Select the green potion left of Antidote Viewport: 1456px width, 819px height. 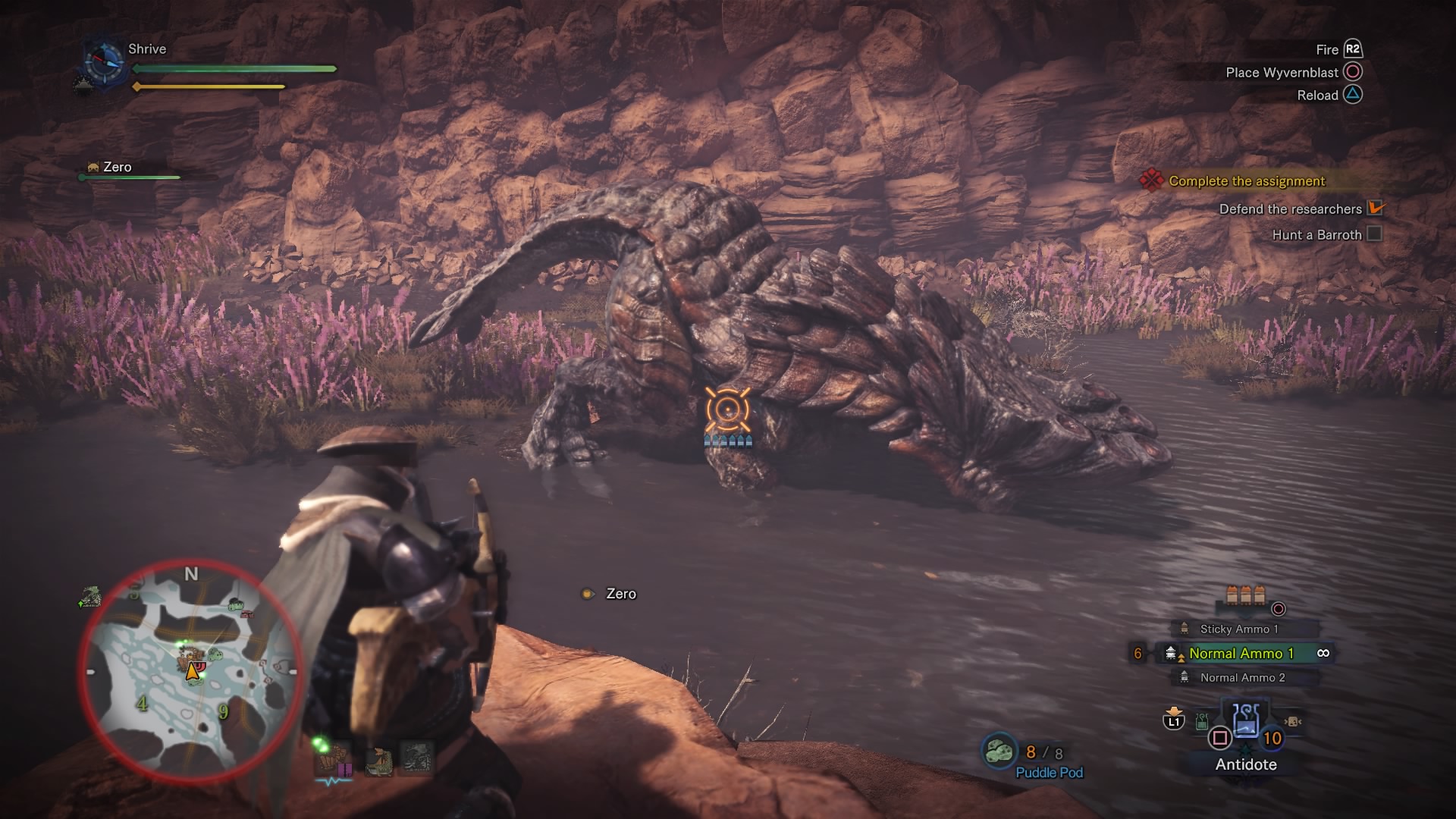click(1202, 721)
